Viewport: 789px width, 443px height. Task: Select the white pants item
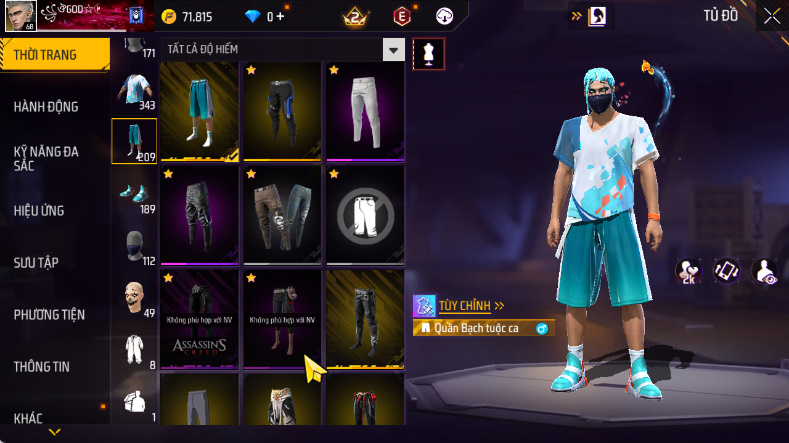pyautogui.click(x=365, y=110)
